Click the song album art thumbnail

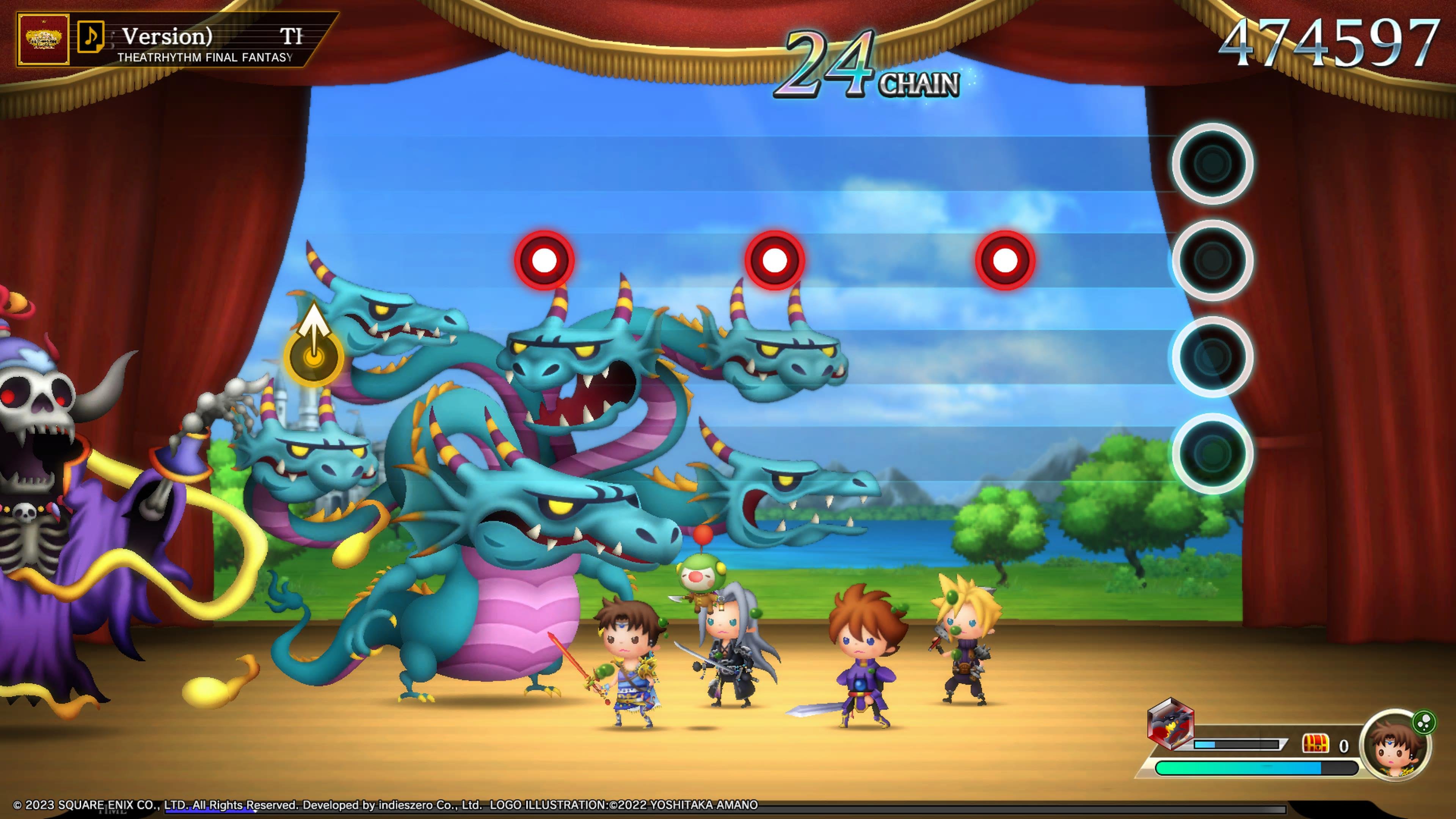(43, 39)
